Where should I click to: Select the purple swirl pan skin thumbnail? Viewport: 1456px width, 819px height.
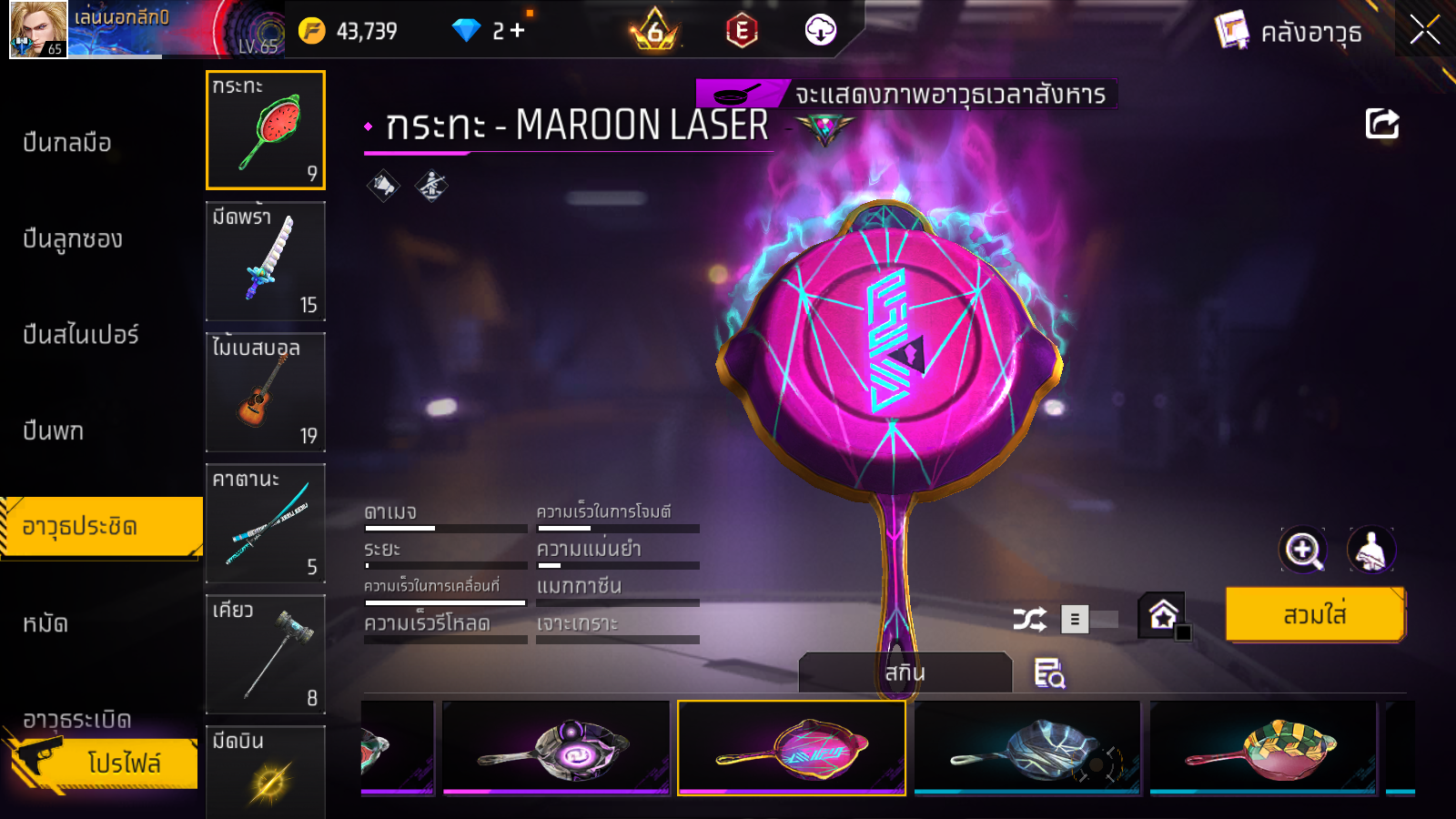click(x=556, y=748)
